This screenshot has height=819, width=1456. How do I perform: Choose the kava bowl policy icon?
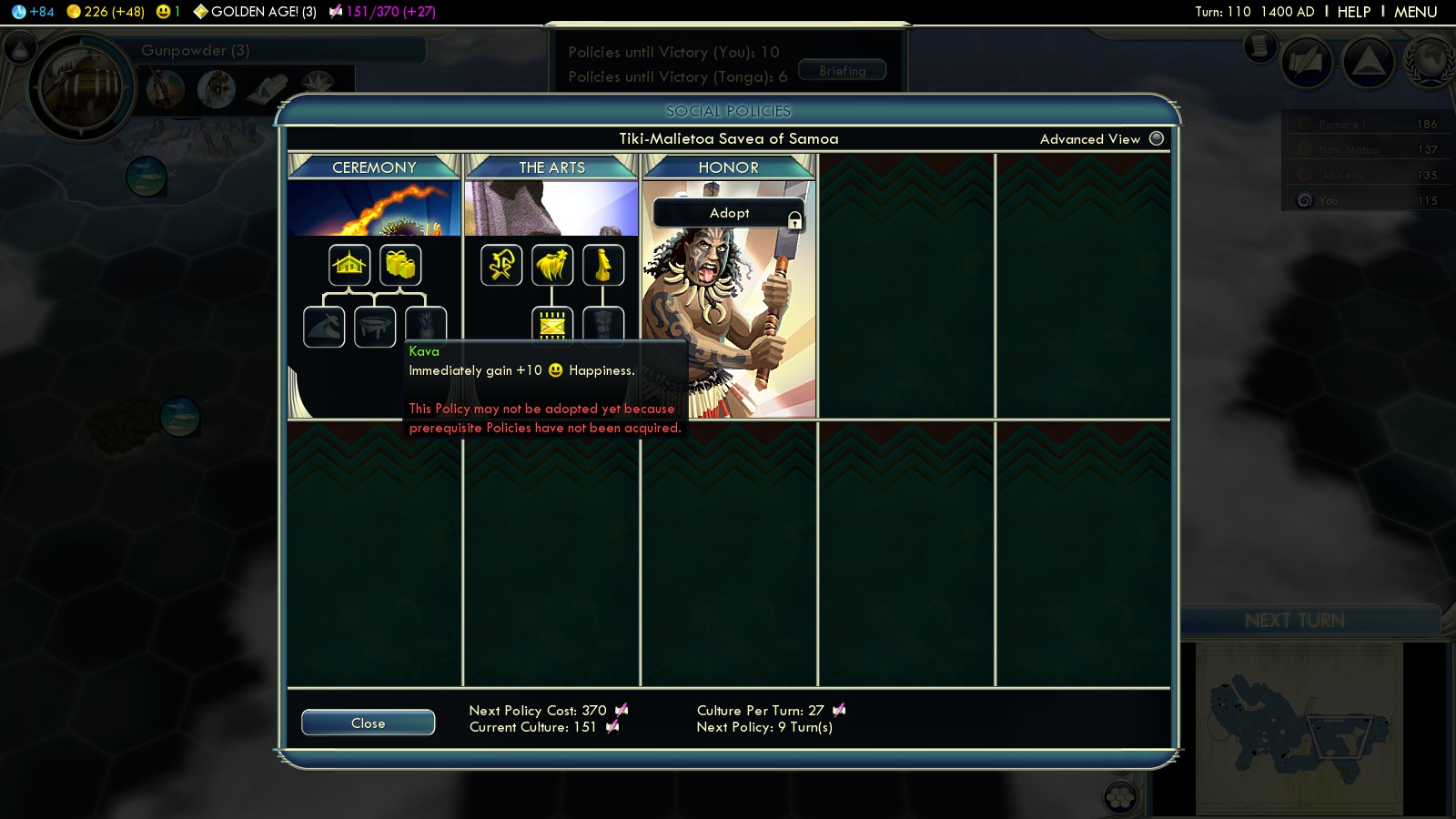click(375, 327)
